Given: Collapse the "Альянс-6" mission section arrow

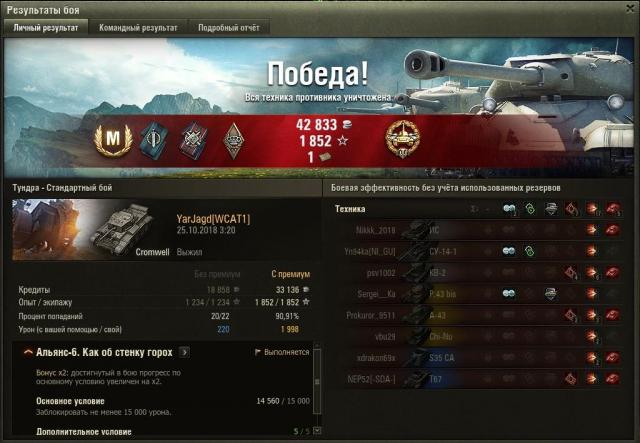Looking at the screenshot, I should (24, 353).
